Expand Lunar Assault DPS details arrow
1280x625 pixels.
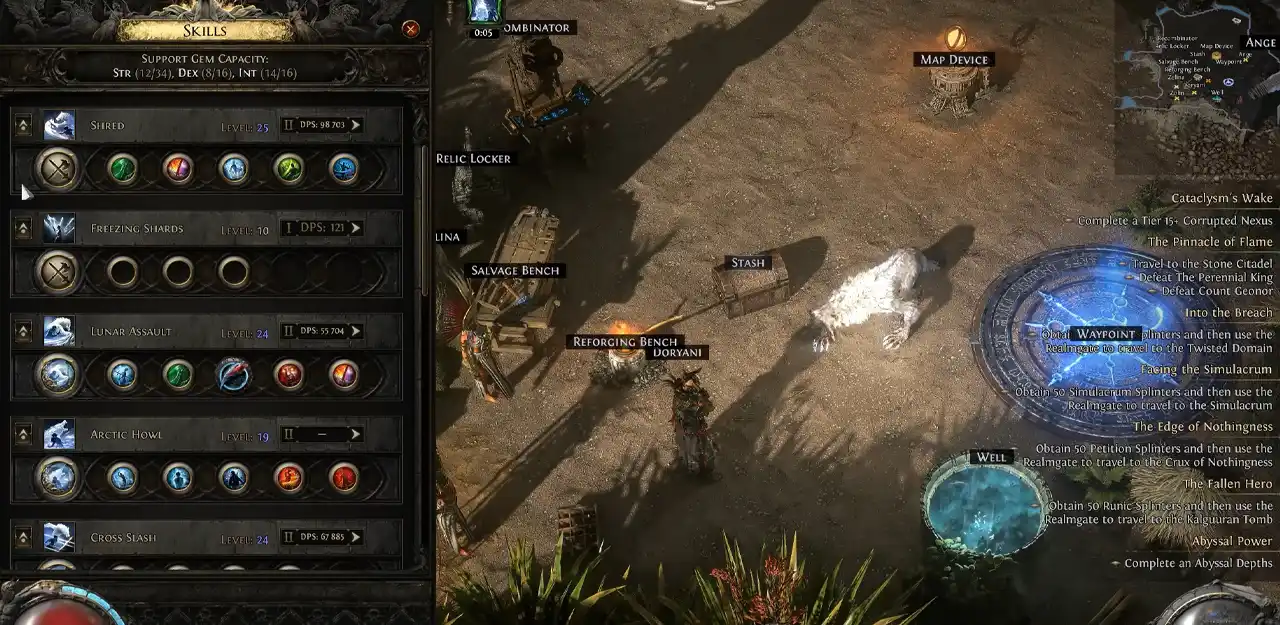(355, 331)
